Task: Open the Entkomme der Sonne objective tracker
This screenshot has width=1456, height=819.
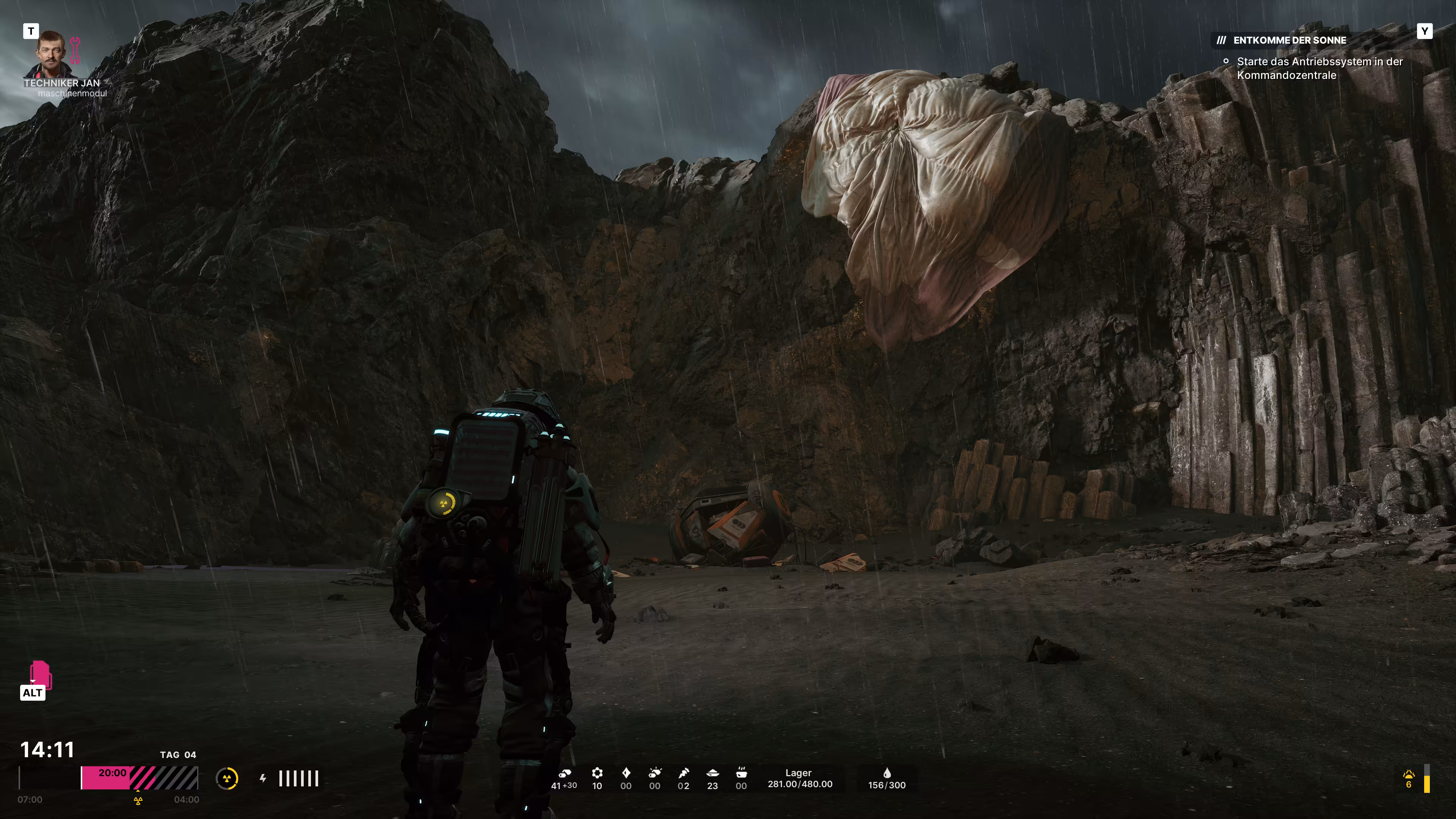Action: tap(1289, 40)
